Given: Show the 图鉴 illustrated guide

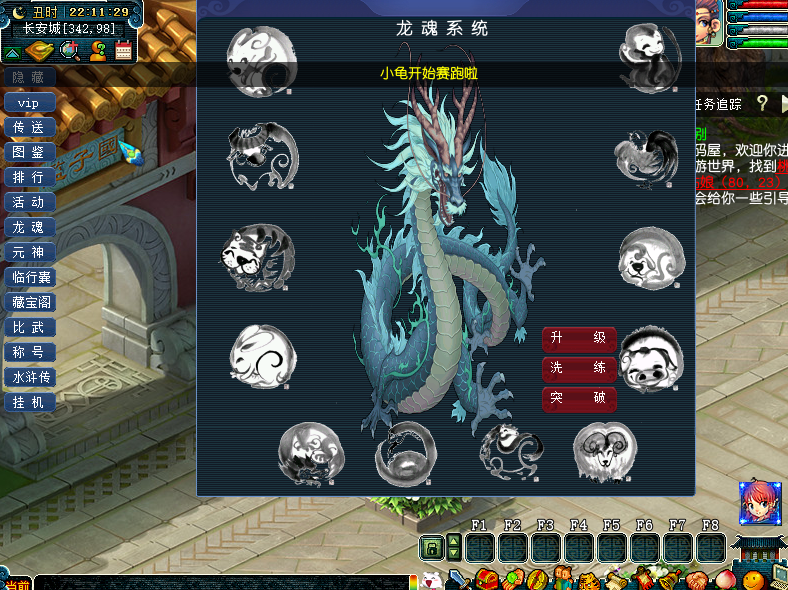Looking at the screenshot, I should coord(29,153).
